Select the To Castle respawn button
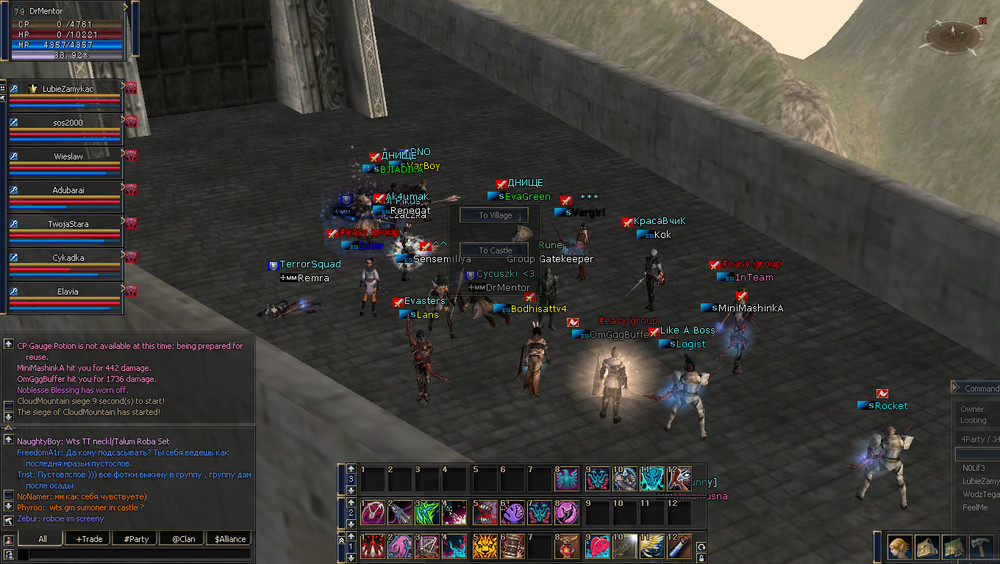Image resolution: width=1000 pixels, height=564 pixels. [x=494, y=250]
